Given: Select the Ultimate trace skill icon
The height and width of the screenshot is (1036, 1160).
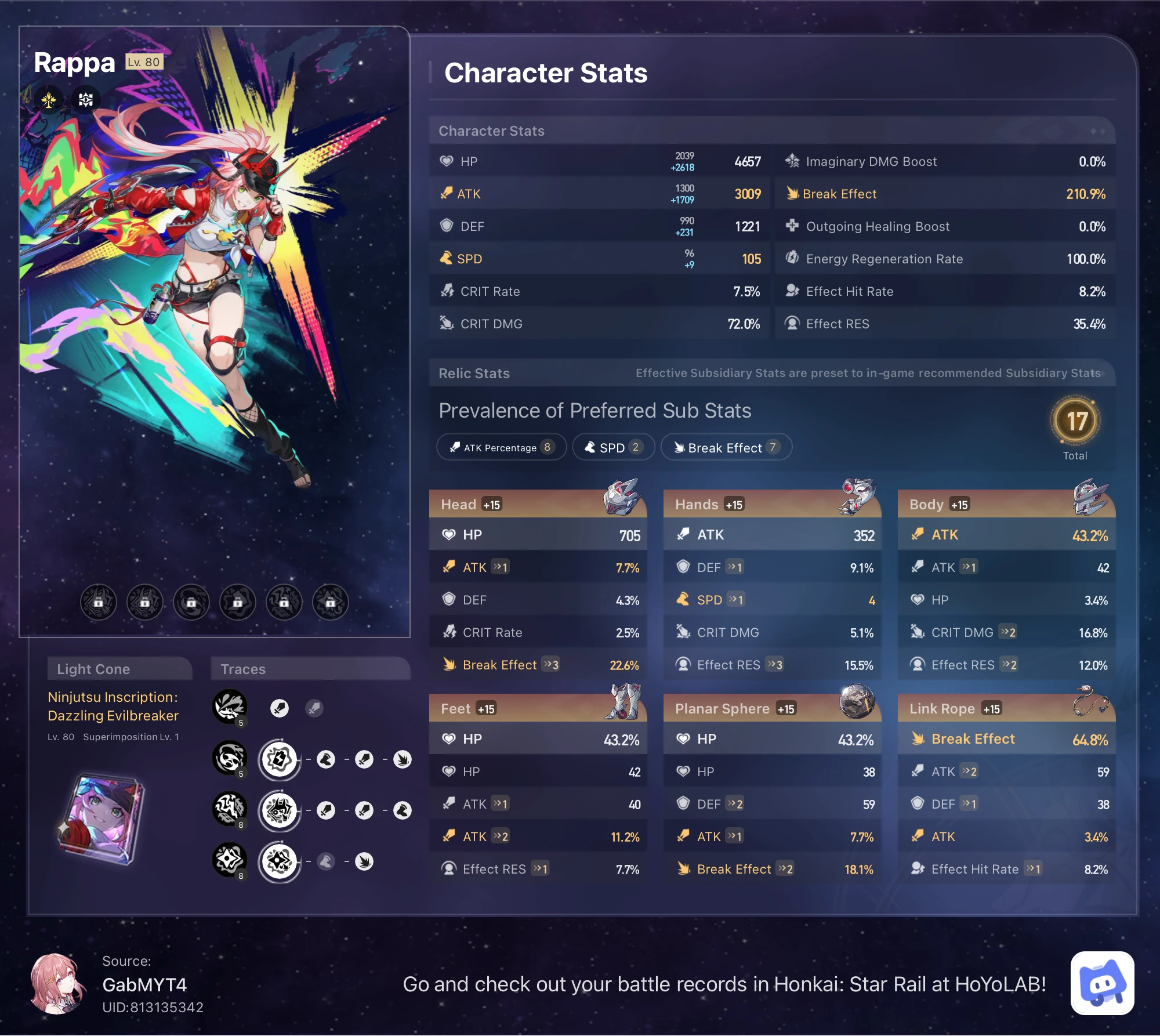Looking at the screenshot, I should pyautogui.click(x=230, y=809).
